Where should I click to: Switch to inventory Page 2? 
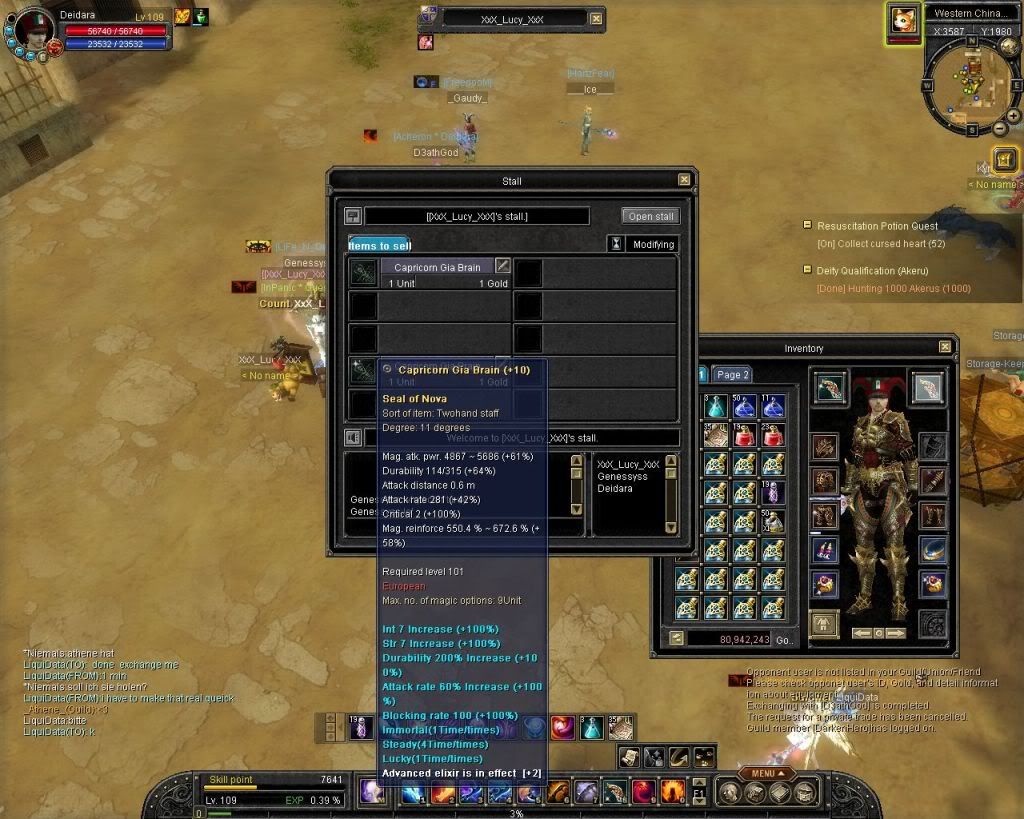[732, 375]
